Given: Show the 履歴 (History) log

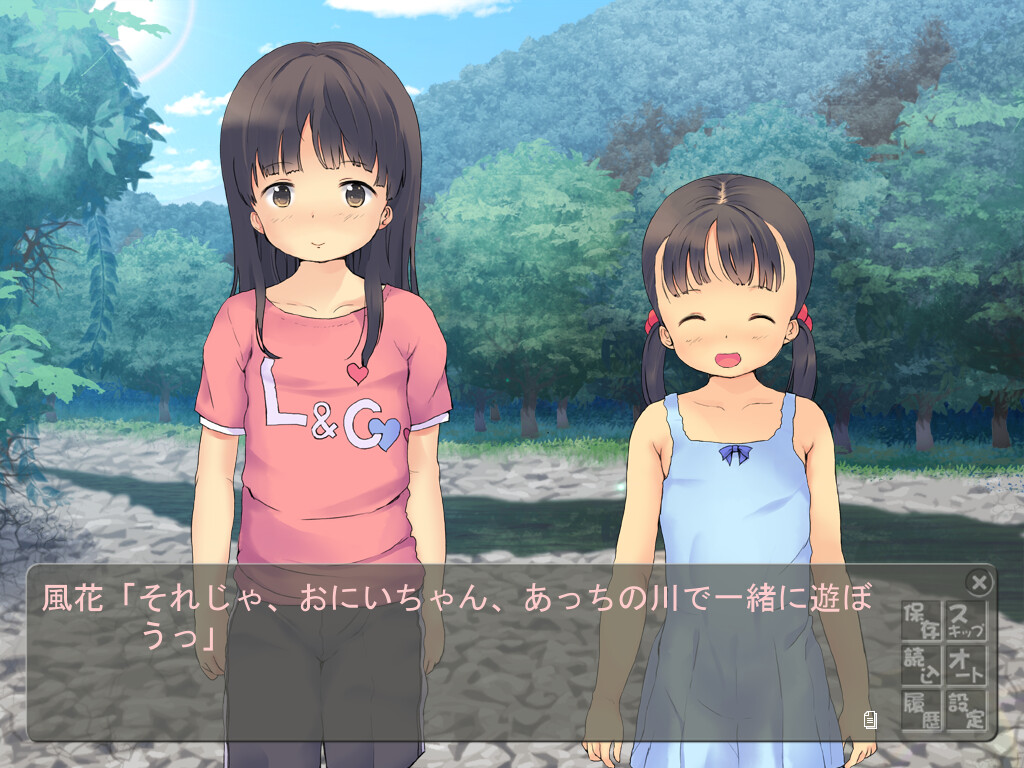Looking at the screenshot, I should (921, 709).
